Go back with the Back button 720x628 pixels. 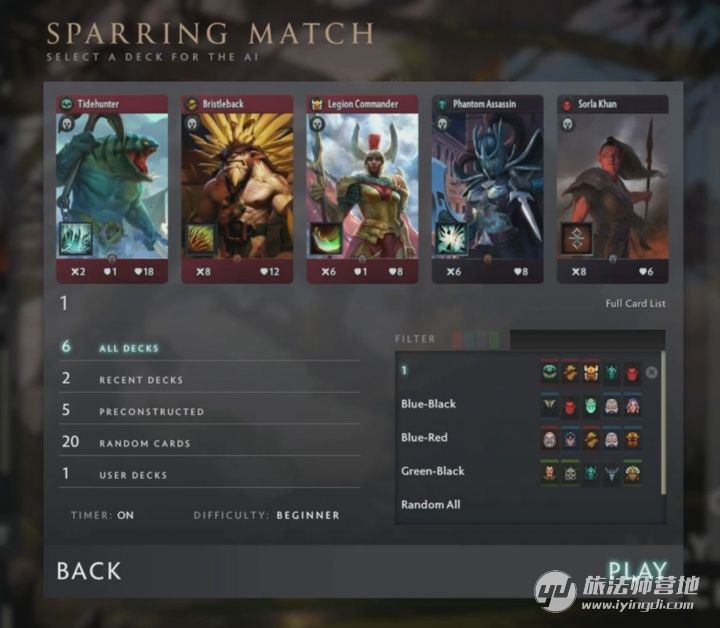89,571
